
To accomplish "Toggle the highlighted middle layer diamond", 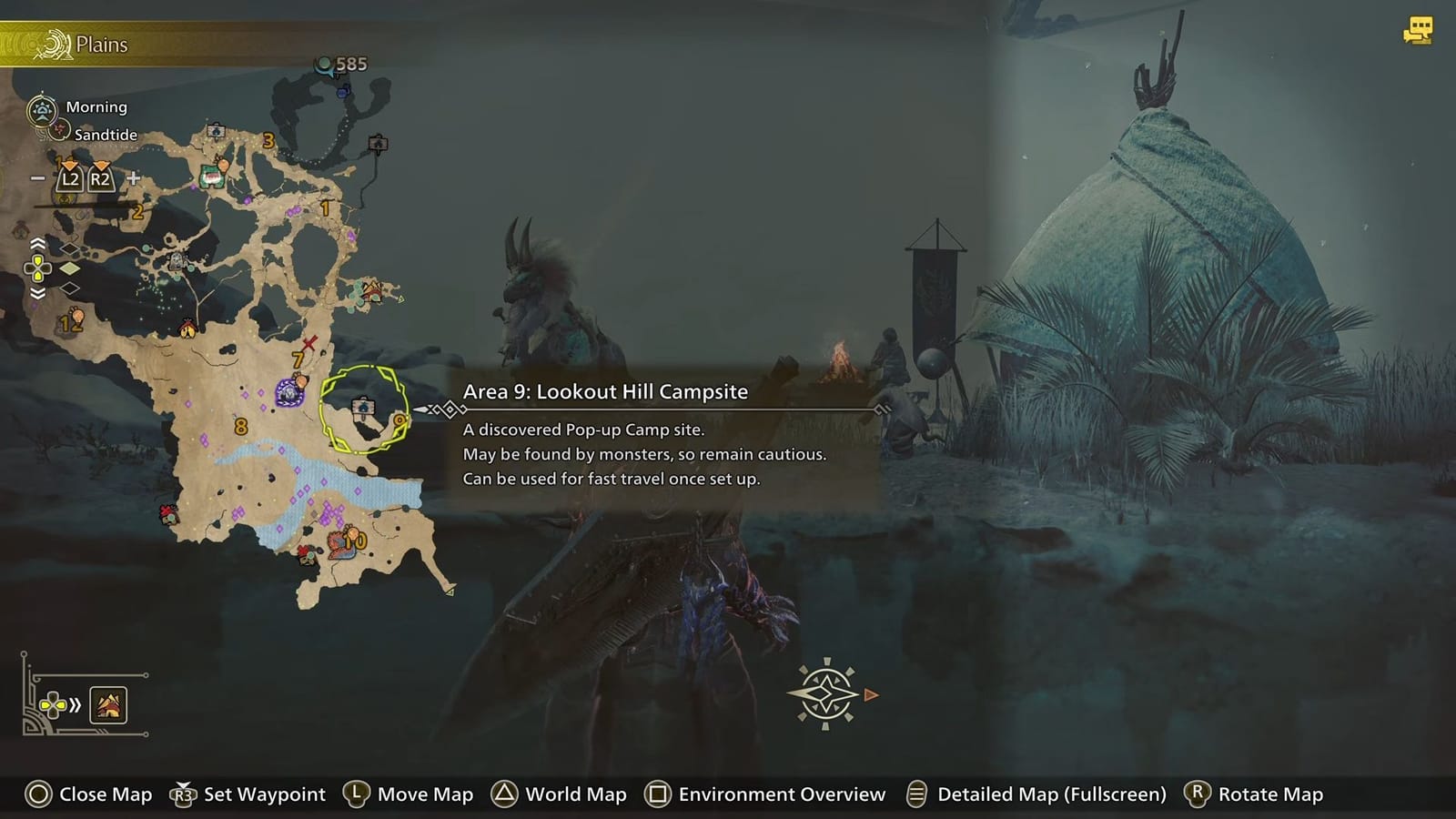I will point(69,268).
